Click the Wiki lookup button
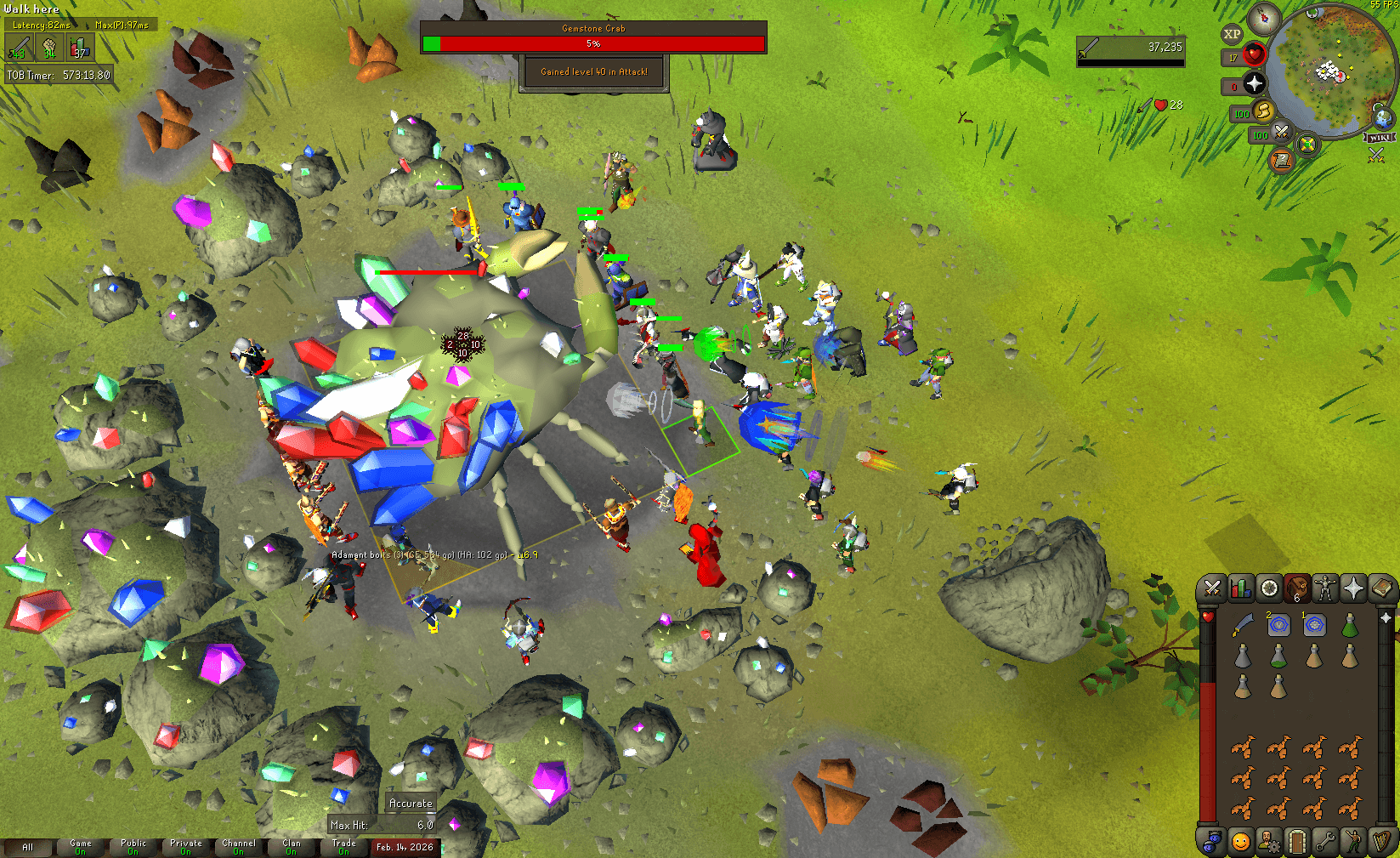 pyautogui.click(x=1379, y=137)
